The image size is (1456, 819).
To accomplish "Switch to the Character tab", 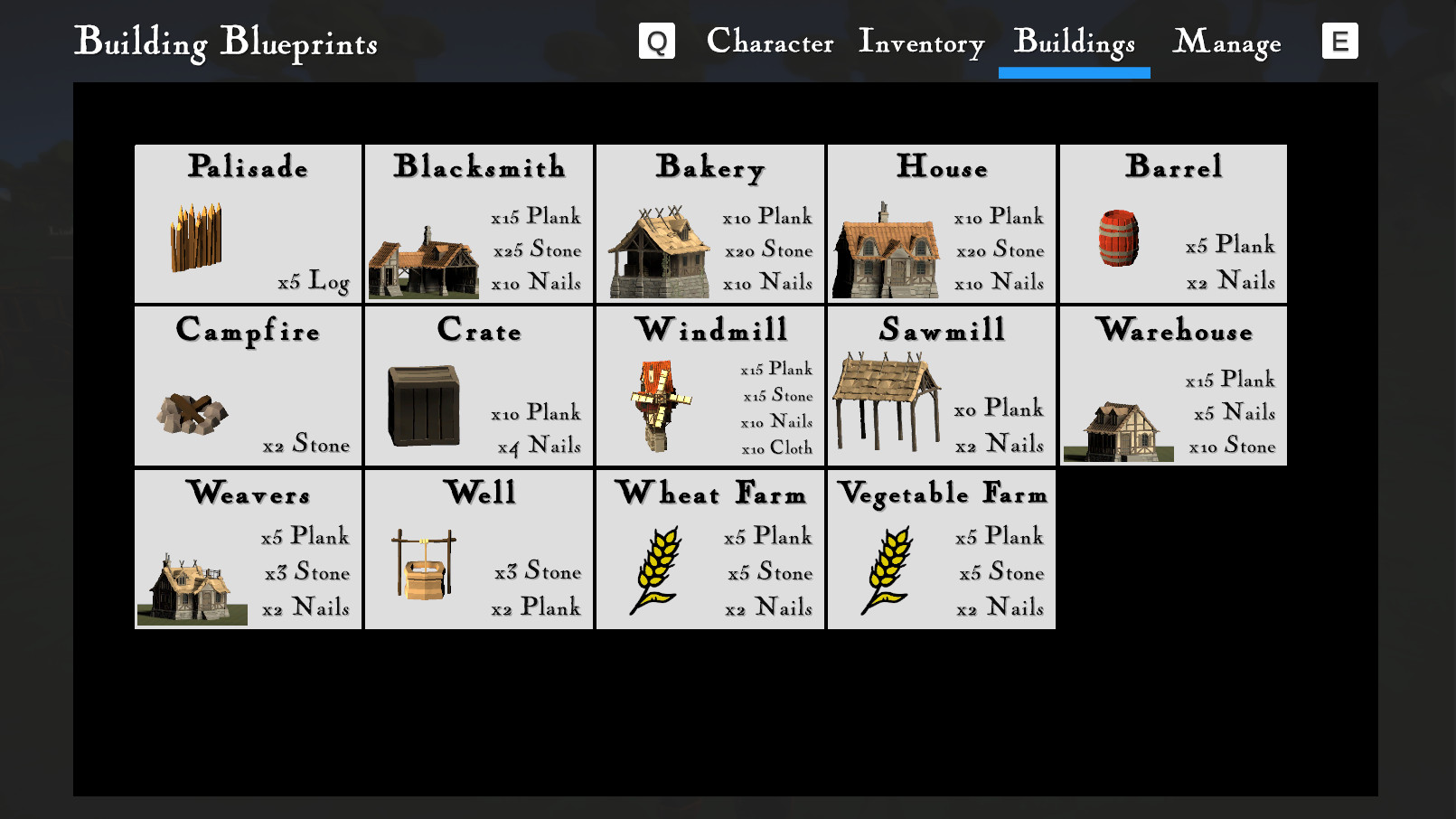I will (770, 42).
